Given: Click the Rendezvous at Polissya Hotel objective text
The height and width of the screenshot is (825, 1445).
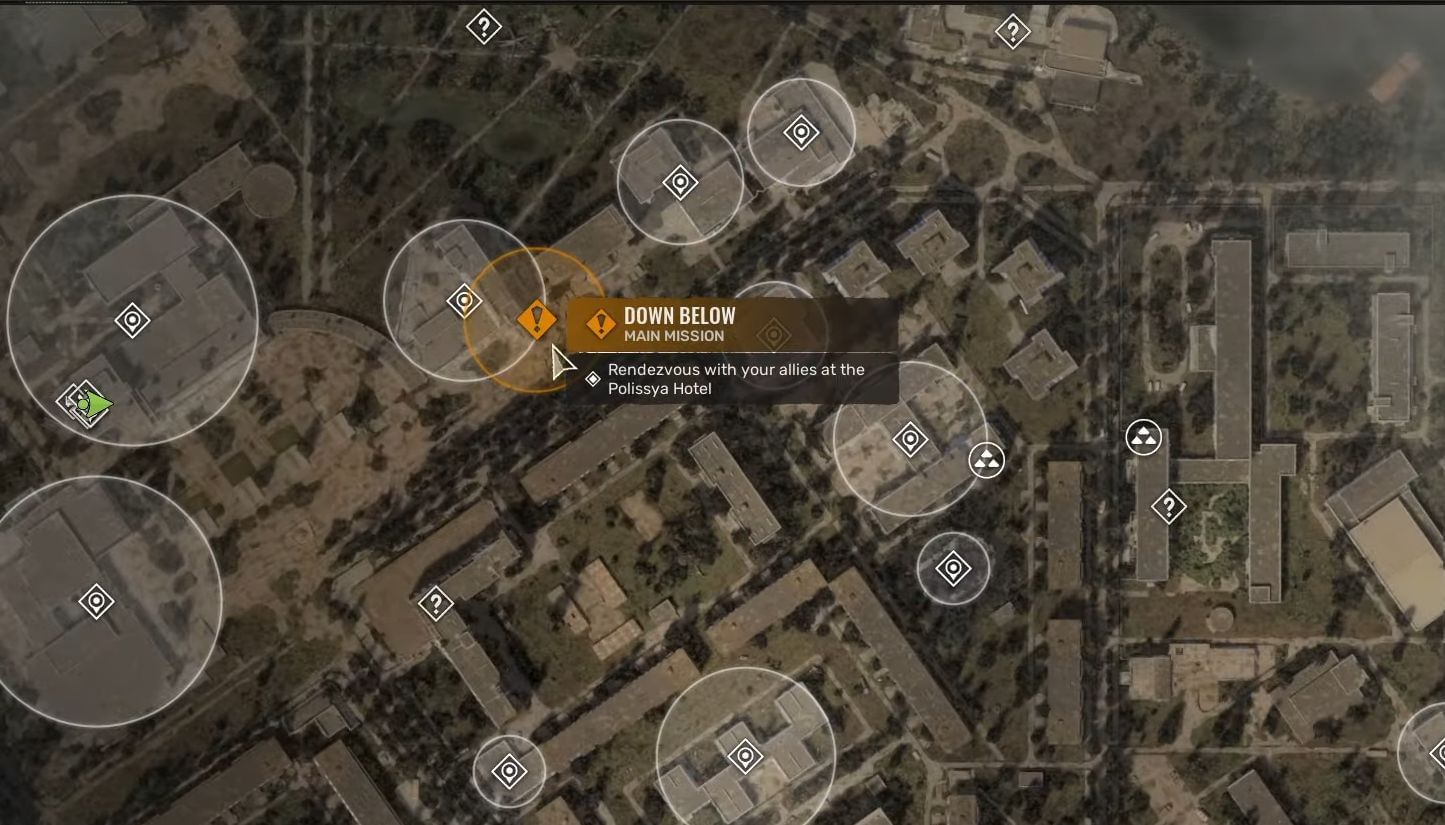Looking at the screenshot, I should click(x=735, y=378).
